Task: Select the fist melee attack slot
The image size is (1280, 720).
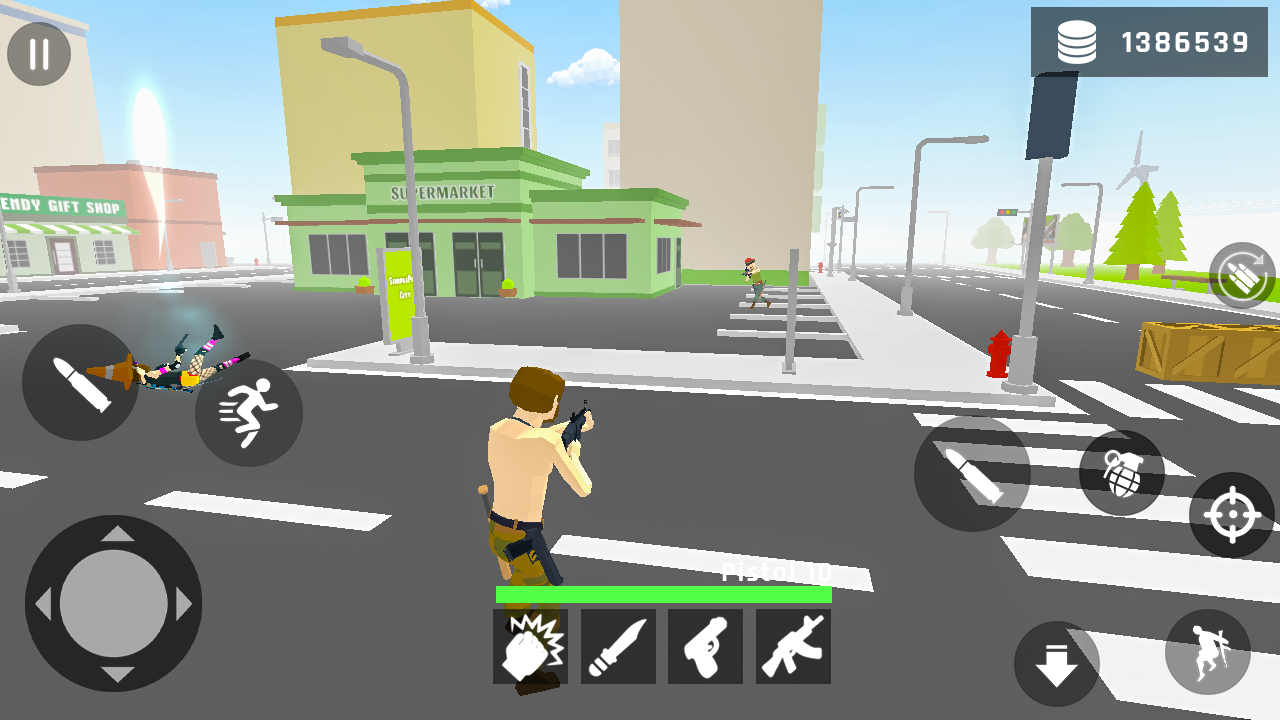Action: coord(530,646)
